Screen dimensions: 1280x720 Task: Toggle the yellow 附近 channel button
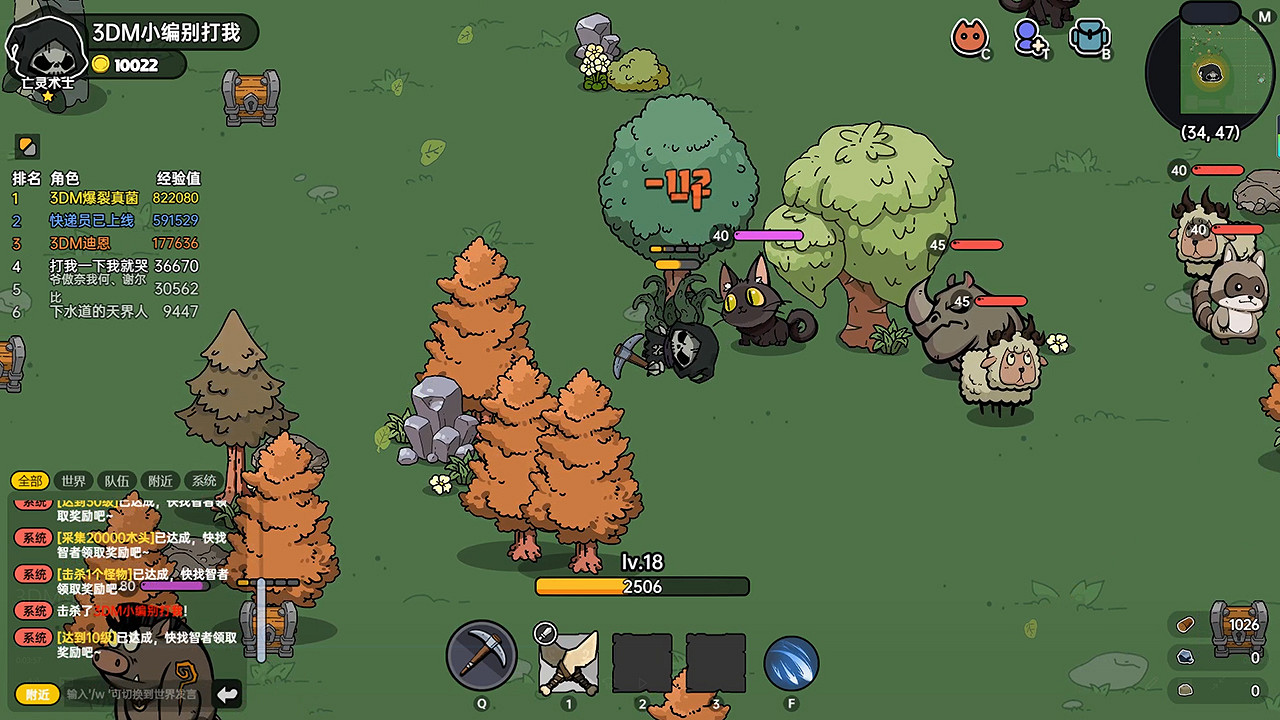pyautogui.click(x=37, y=694)
